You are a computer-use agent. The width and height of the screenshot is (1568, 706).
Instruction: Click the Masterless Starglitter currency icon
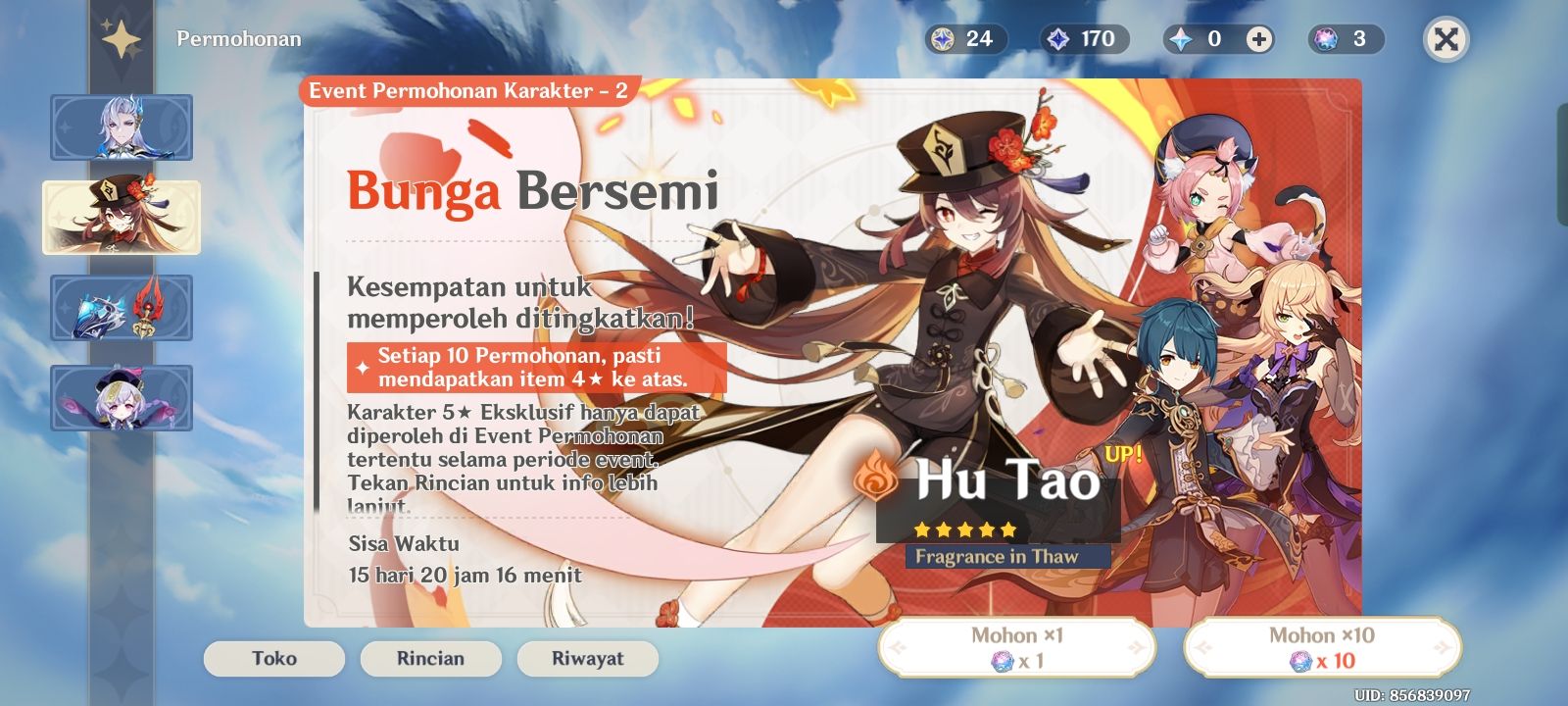click(942, 40)
